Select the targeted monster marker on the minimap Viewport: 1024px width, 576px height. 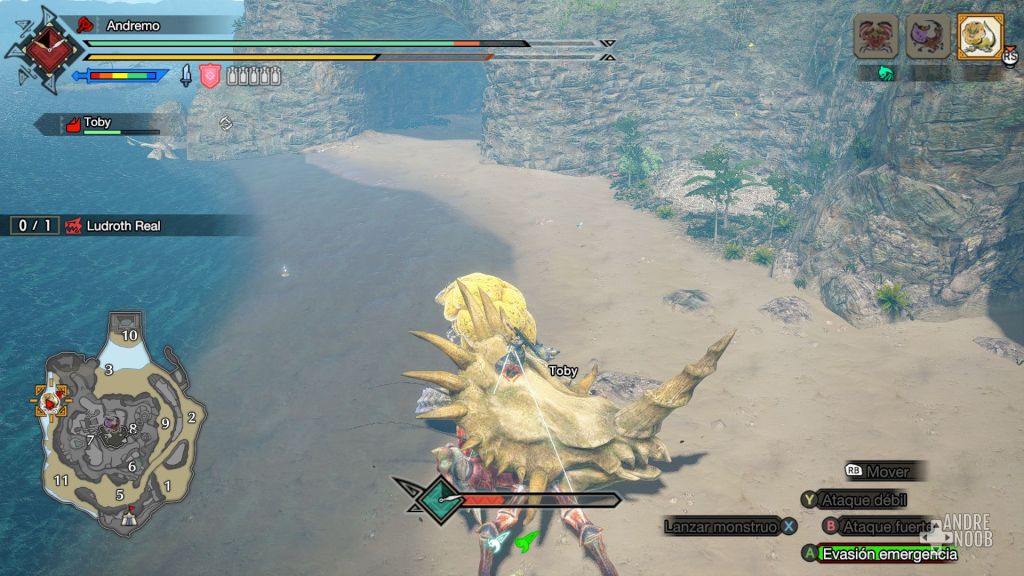pyautogui.click(x=51, y=401)
